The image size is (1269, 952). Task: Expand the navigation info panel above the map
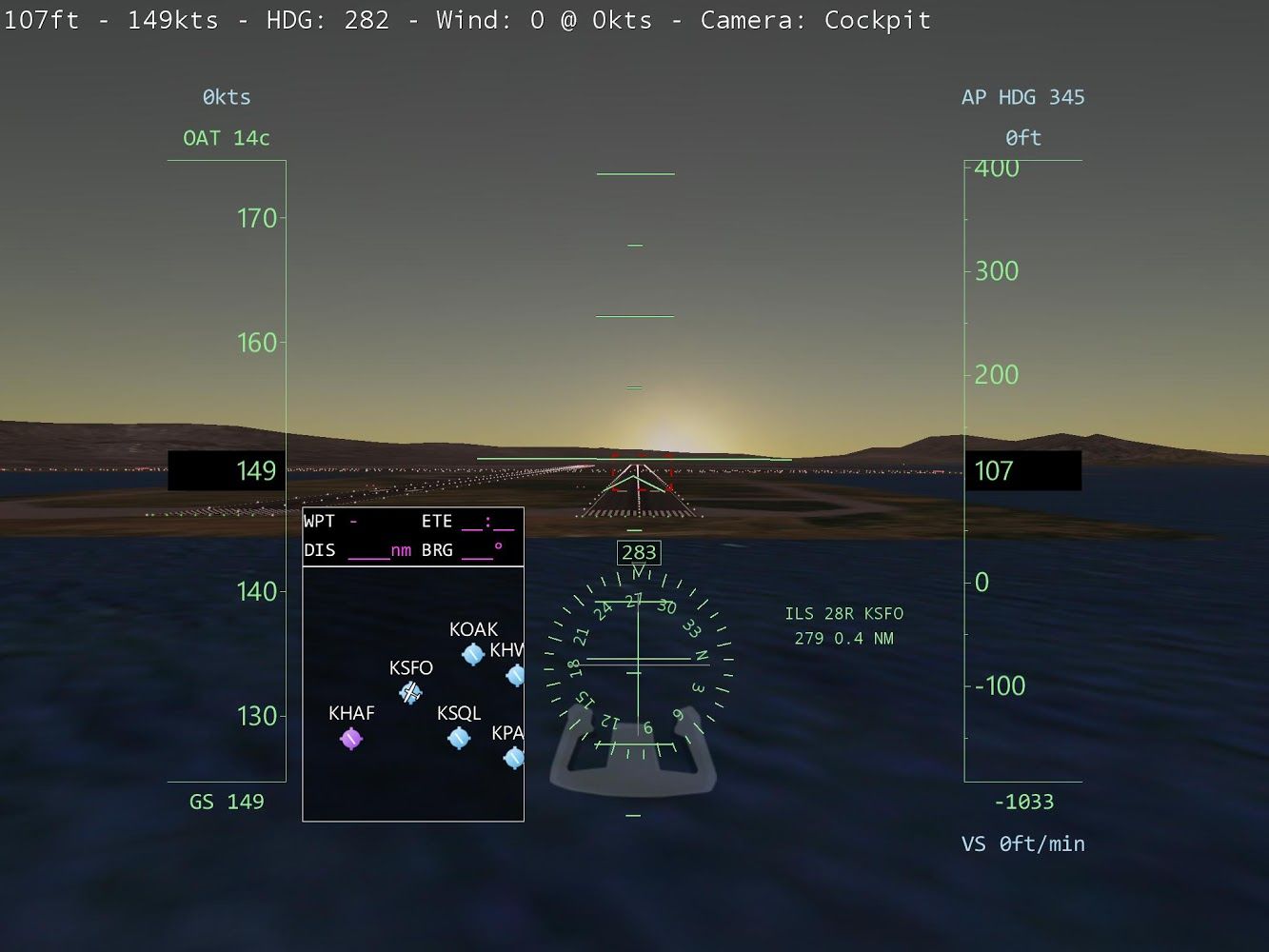click(x=412, y=536)
